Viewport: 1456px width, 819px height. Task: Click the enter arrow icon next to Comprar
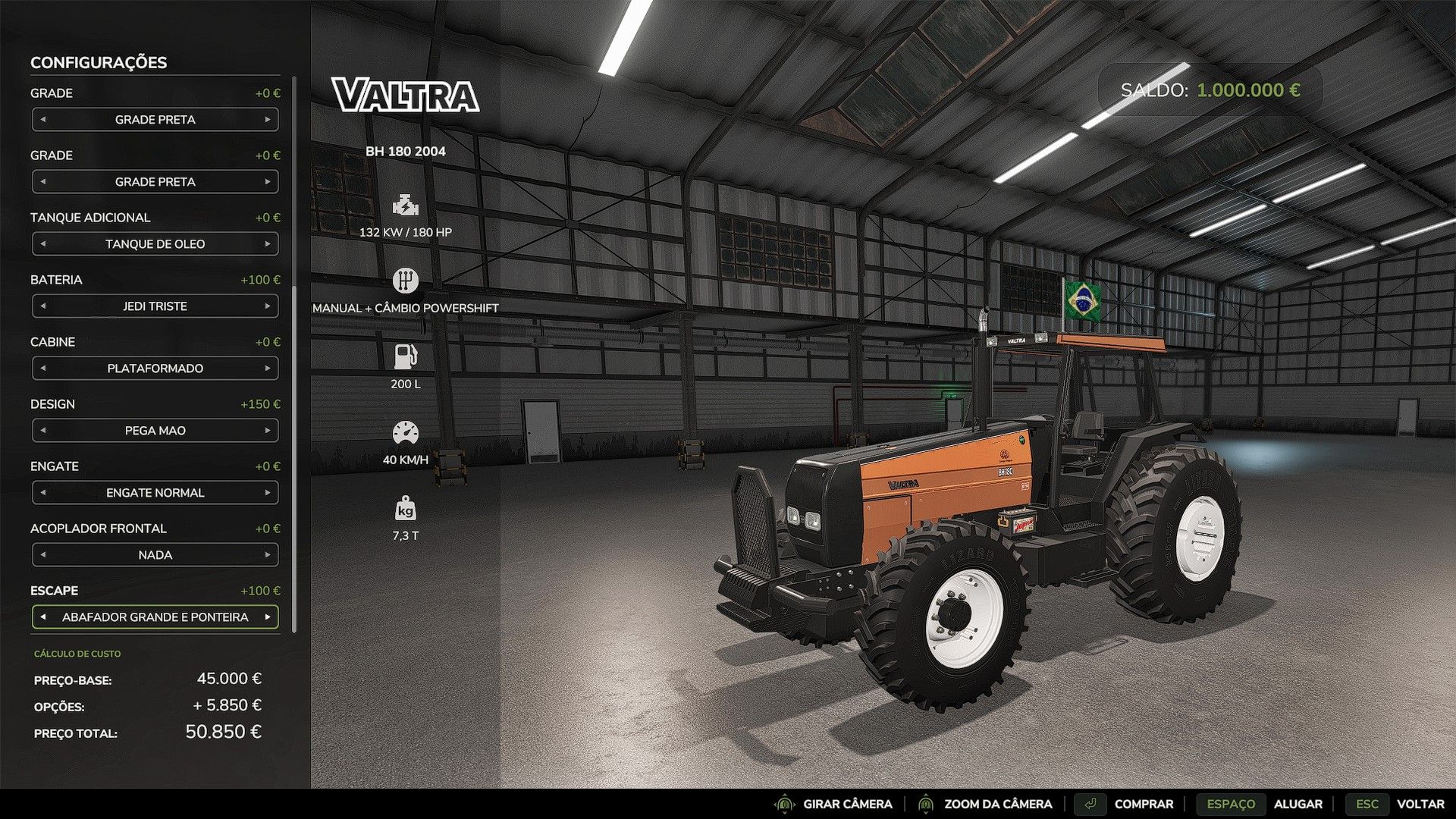click(1091, 804)
